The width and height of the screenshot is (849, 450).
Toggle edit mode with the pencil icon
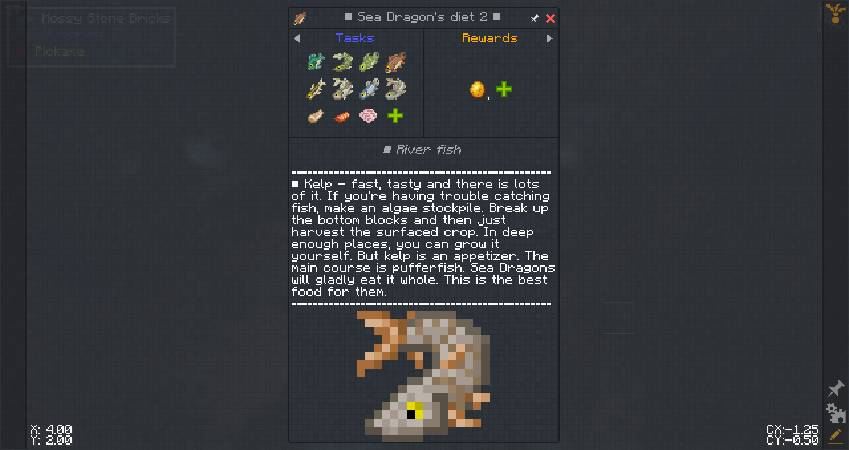[836, 436]
